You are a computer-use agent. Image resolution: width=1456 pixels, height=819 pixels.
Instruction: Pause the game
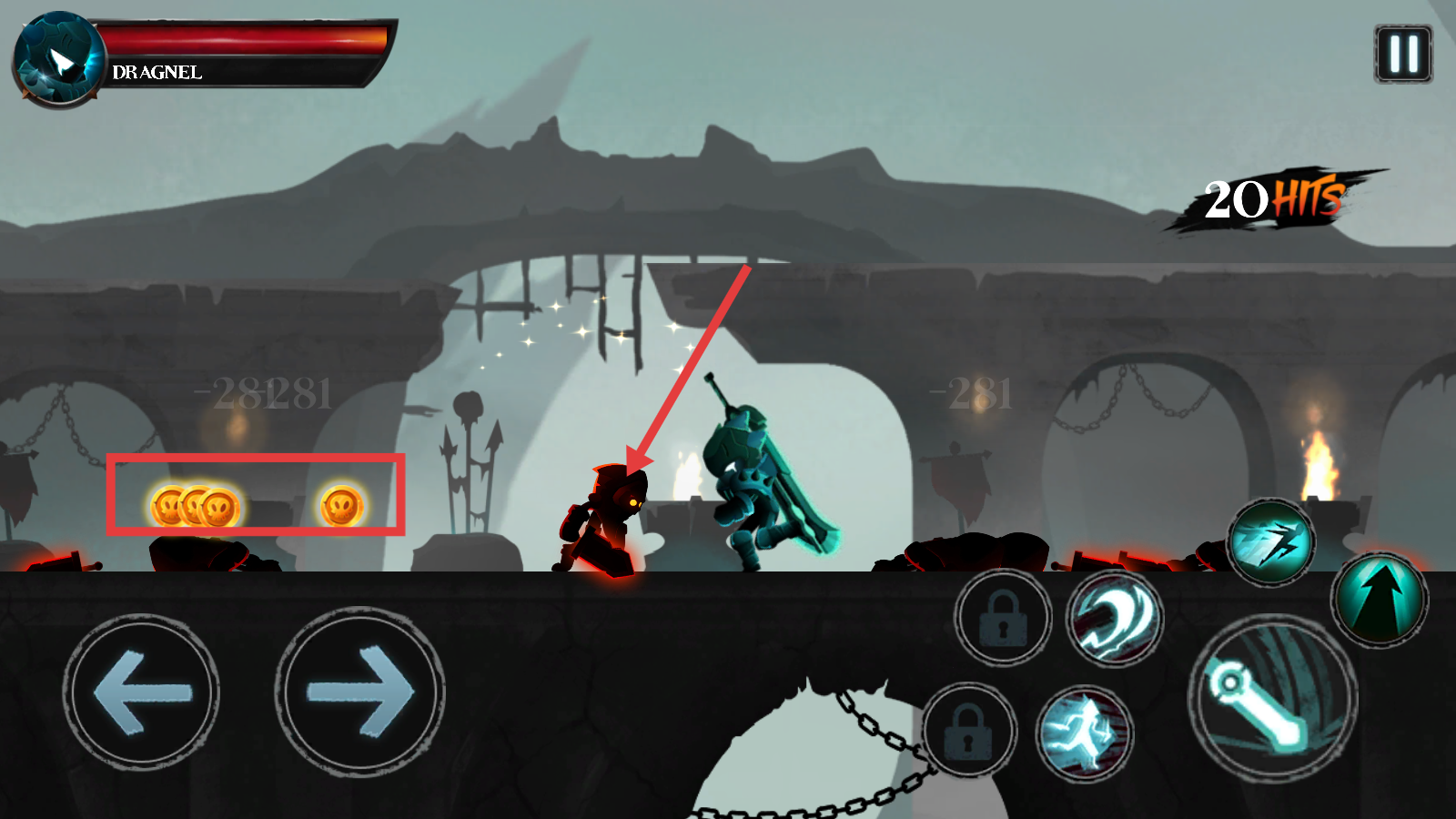point(1402,55)
